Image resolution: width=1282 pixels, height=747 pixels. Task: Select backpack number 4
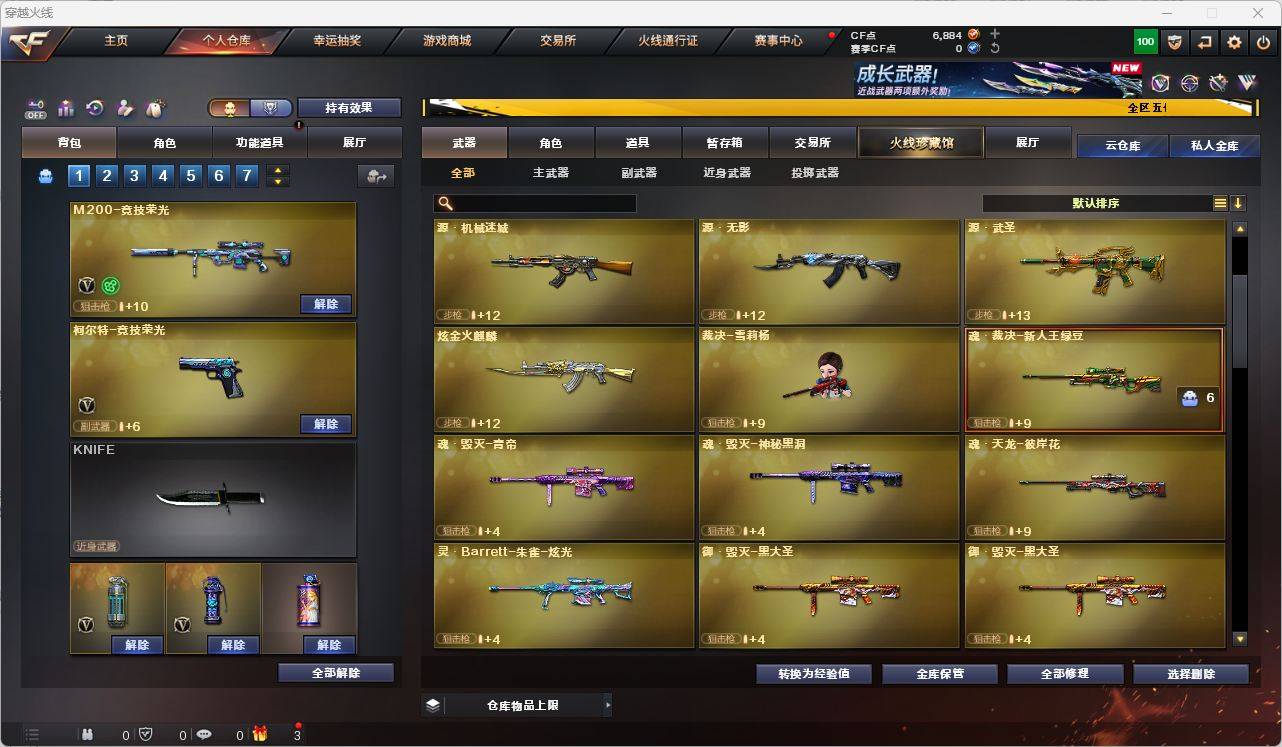(x=162, y=175)
